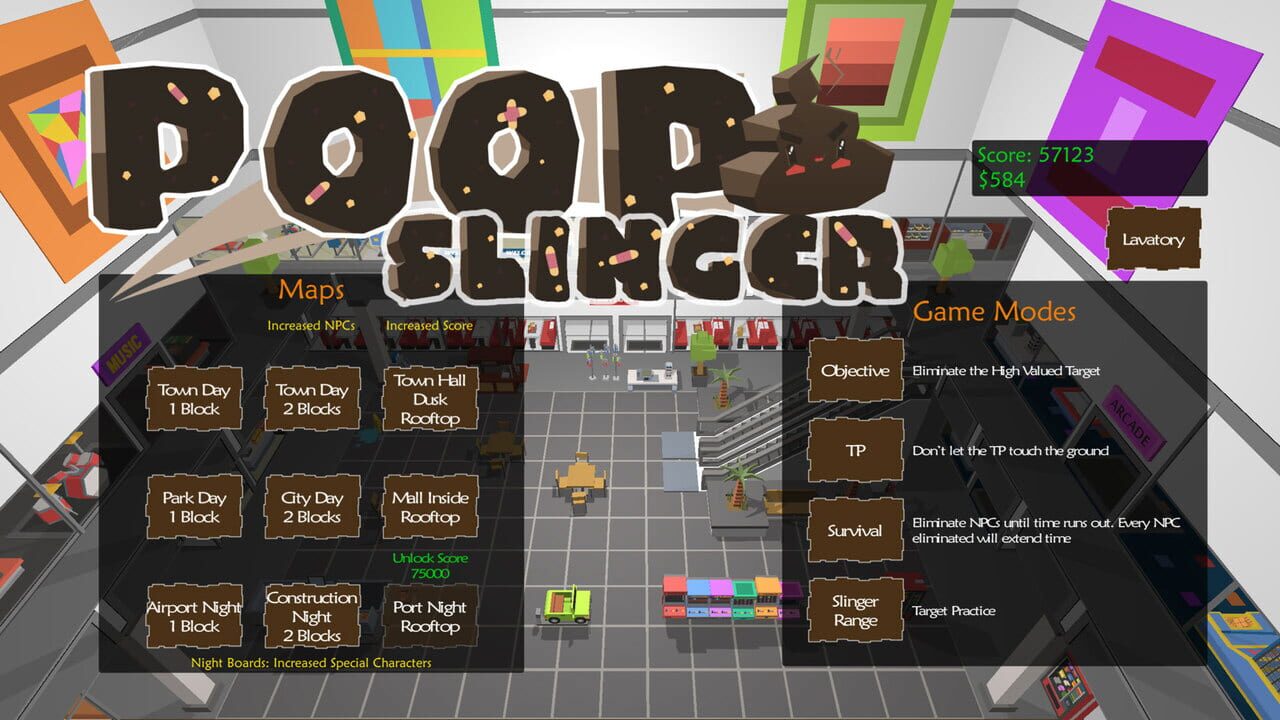The height and width of the screenshot is (720, 1280).
Task: Choose the City Day 2 Blocks map
Action: tap(312, 506)
